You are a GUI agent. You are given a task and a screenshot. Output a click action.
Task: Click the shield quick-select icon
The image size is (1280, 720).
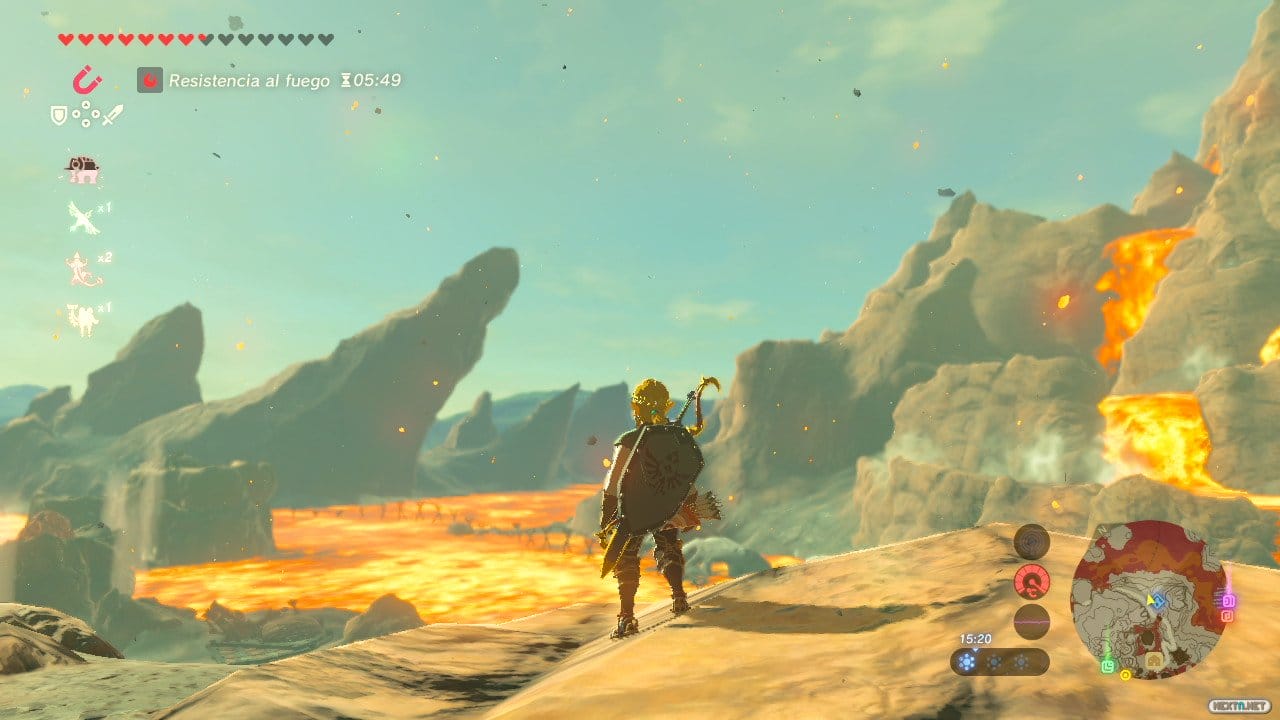click(x=59, y=116)
